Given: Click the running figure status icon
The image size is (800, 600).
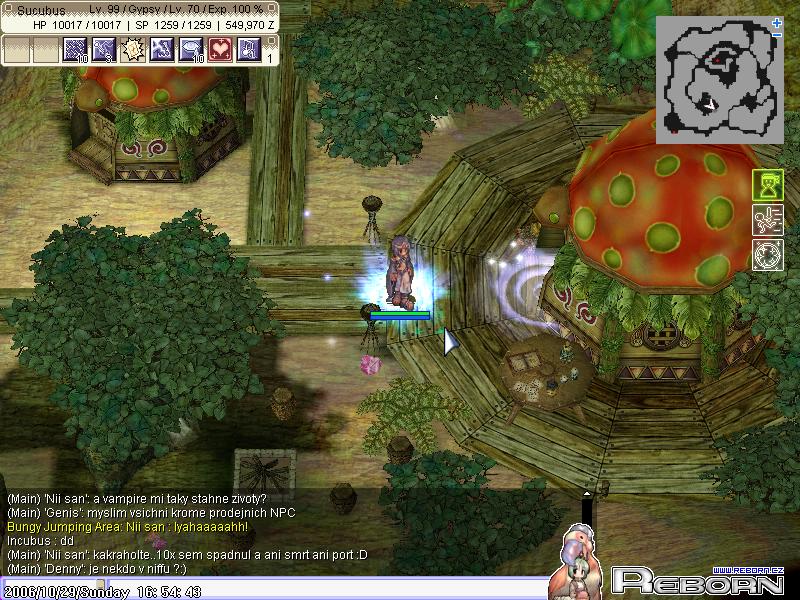Looking at the screenshot, I should (x=767, y=220).
